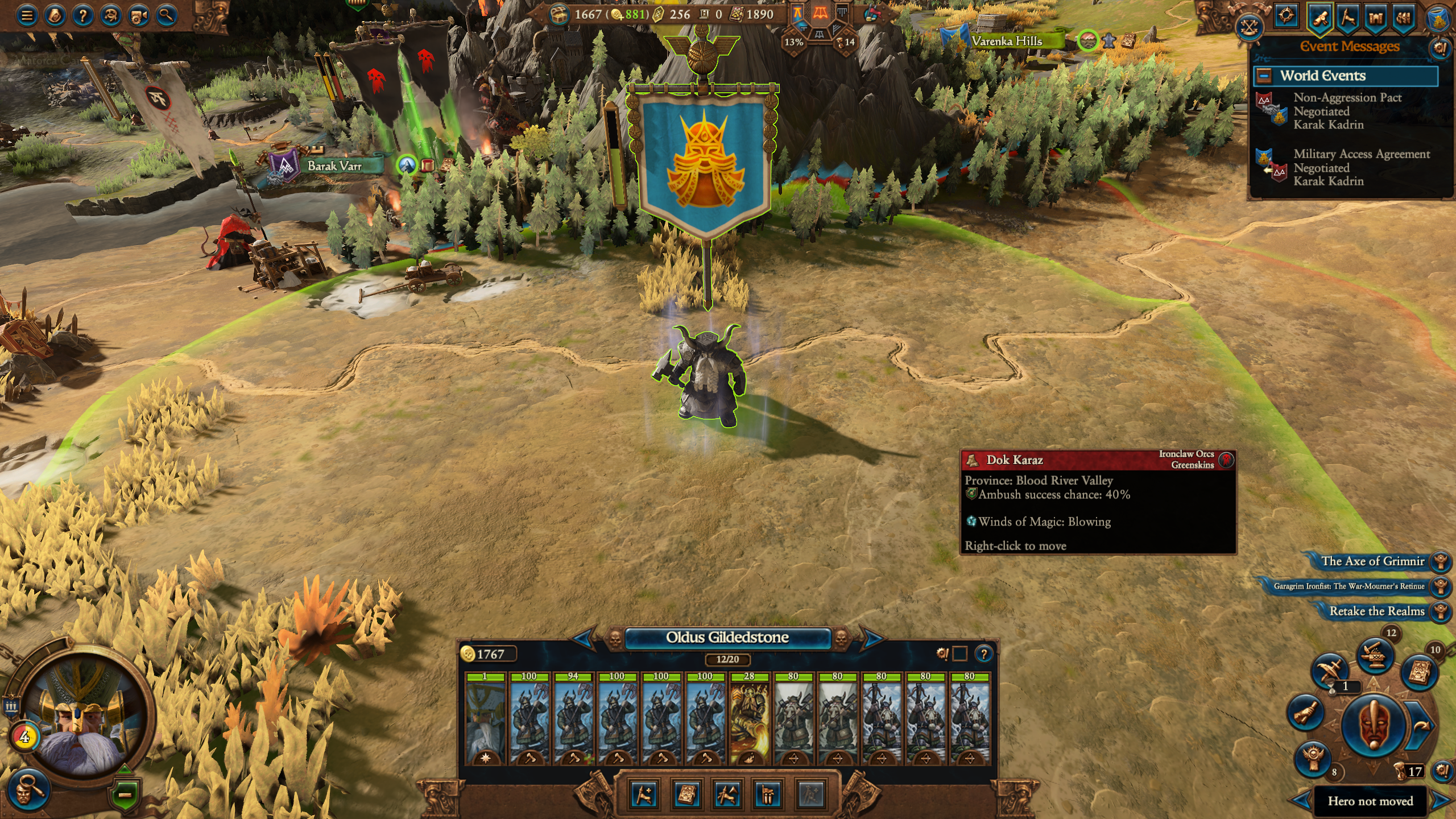
Task: Click the question mark help button
Action: pyautogui.click(x=83, y=15)
